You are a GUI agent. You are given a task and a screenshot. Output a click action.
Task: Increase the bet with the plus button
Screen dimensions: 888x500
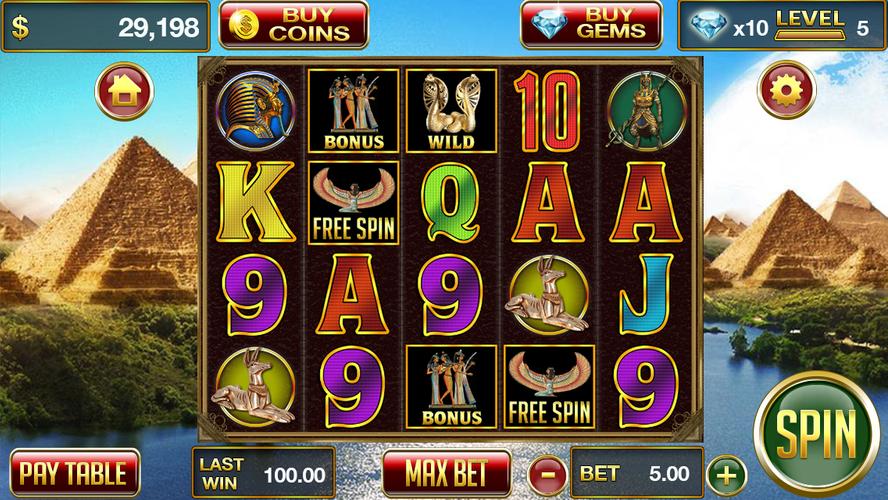click(x=727, y=472)
